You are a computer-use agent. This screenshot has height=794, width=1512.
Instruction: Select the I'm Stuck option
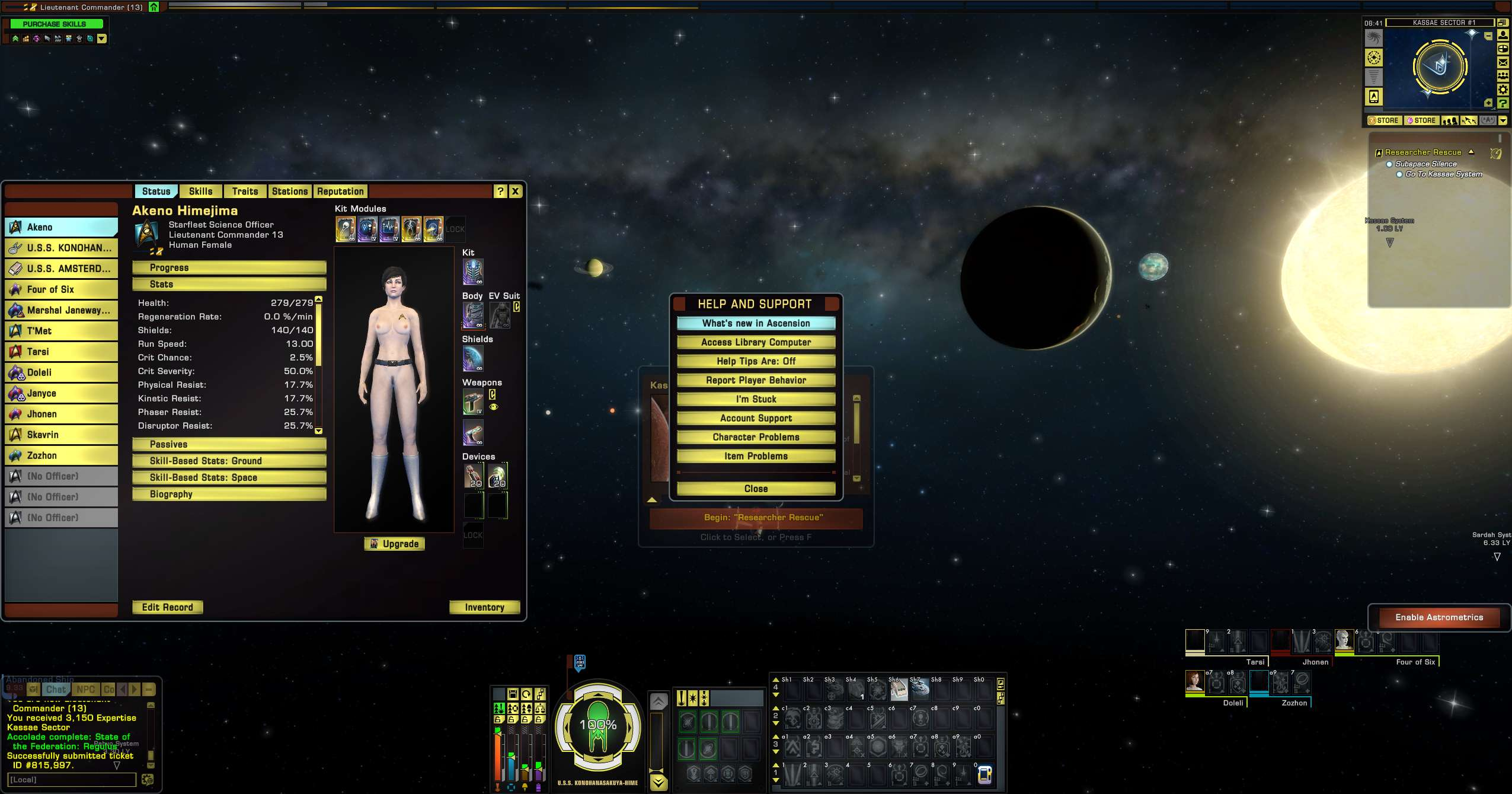(x=756, y=399)
